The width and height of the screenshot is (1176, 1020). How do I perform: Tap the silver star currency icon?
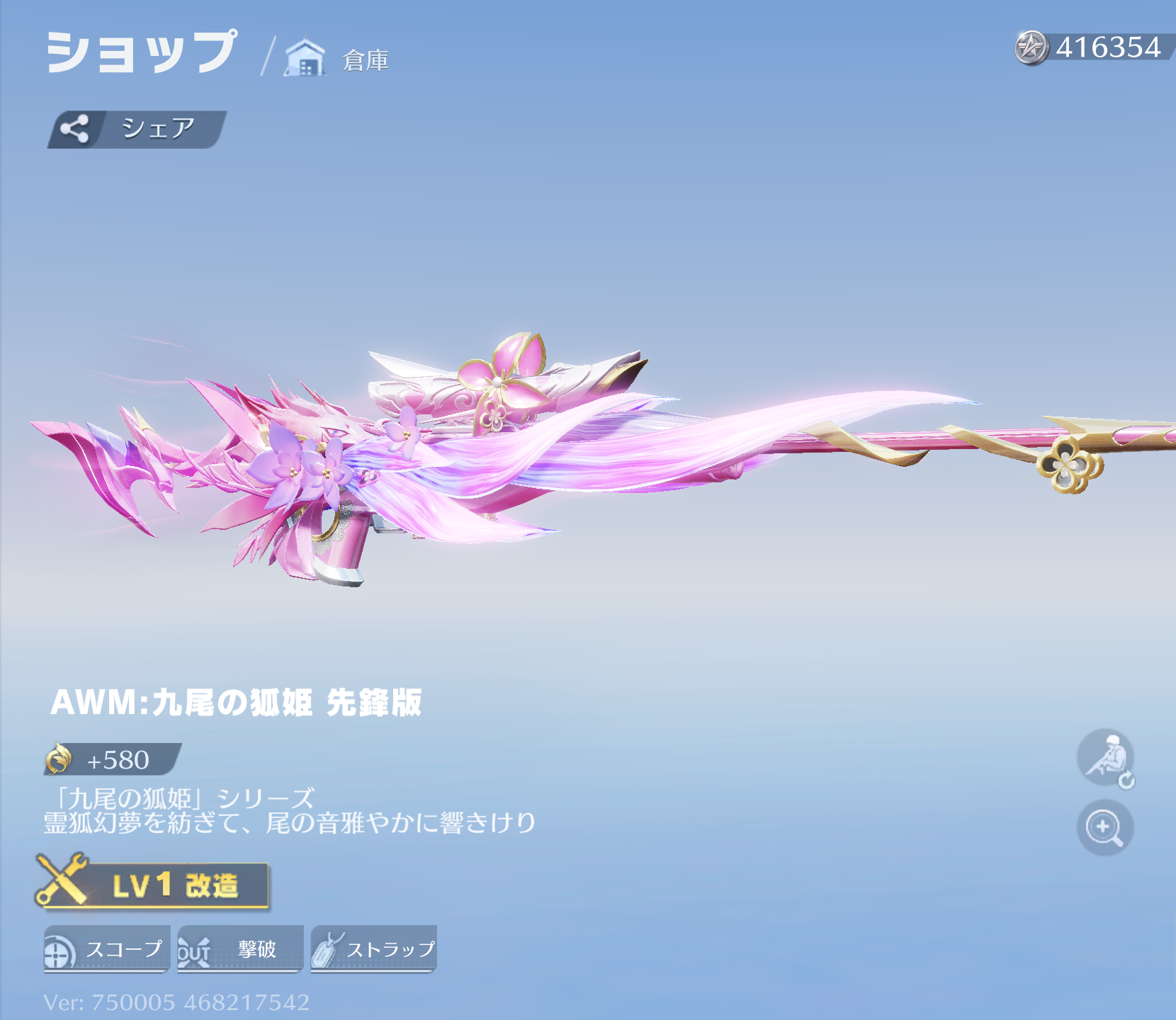(1031, 48)
